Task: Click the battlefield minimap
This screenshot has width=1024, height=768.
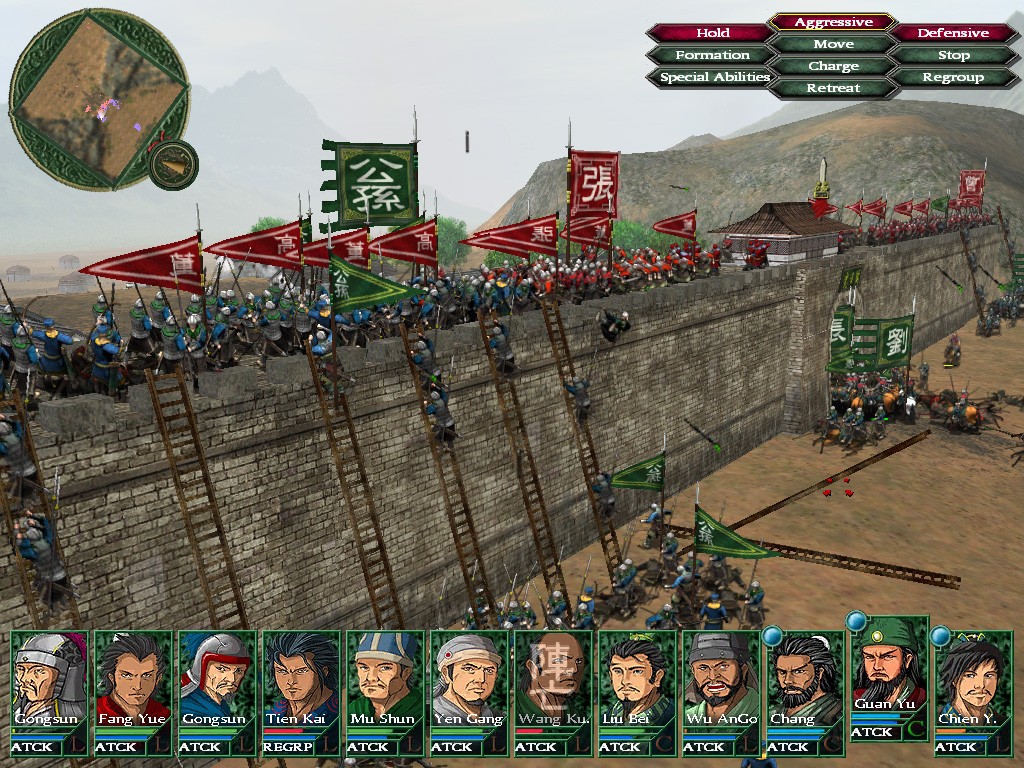Action: (x=99, y=97)
